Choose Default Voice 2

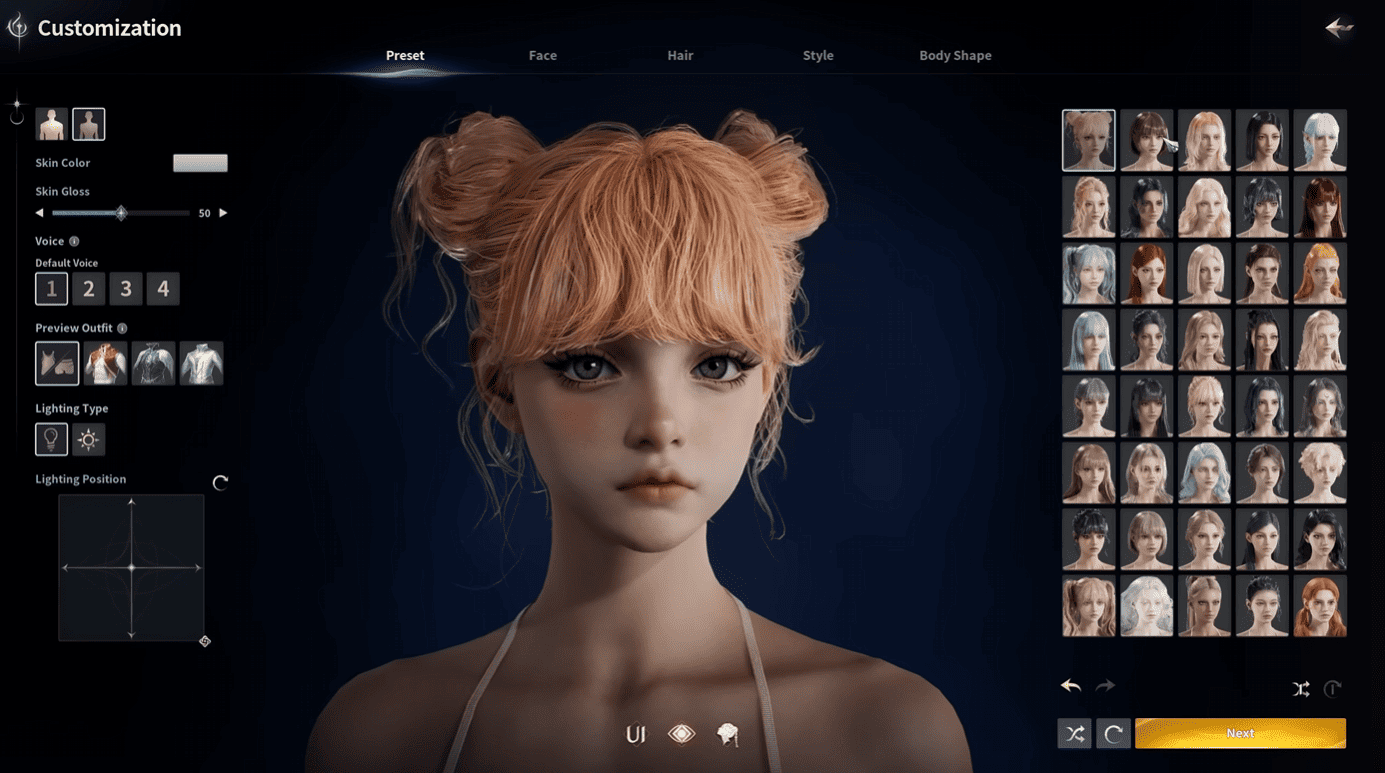click(x=88, y=289)
